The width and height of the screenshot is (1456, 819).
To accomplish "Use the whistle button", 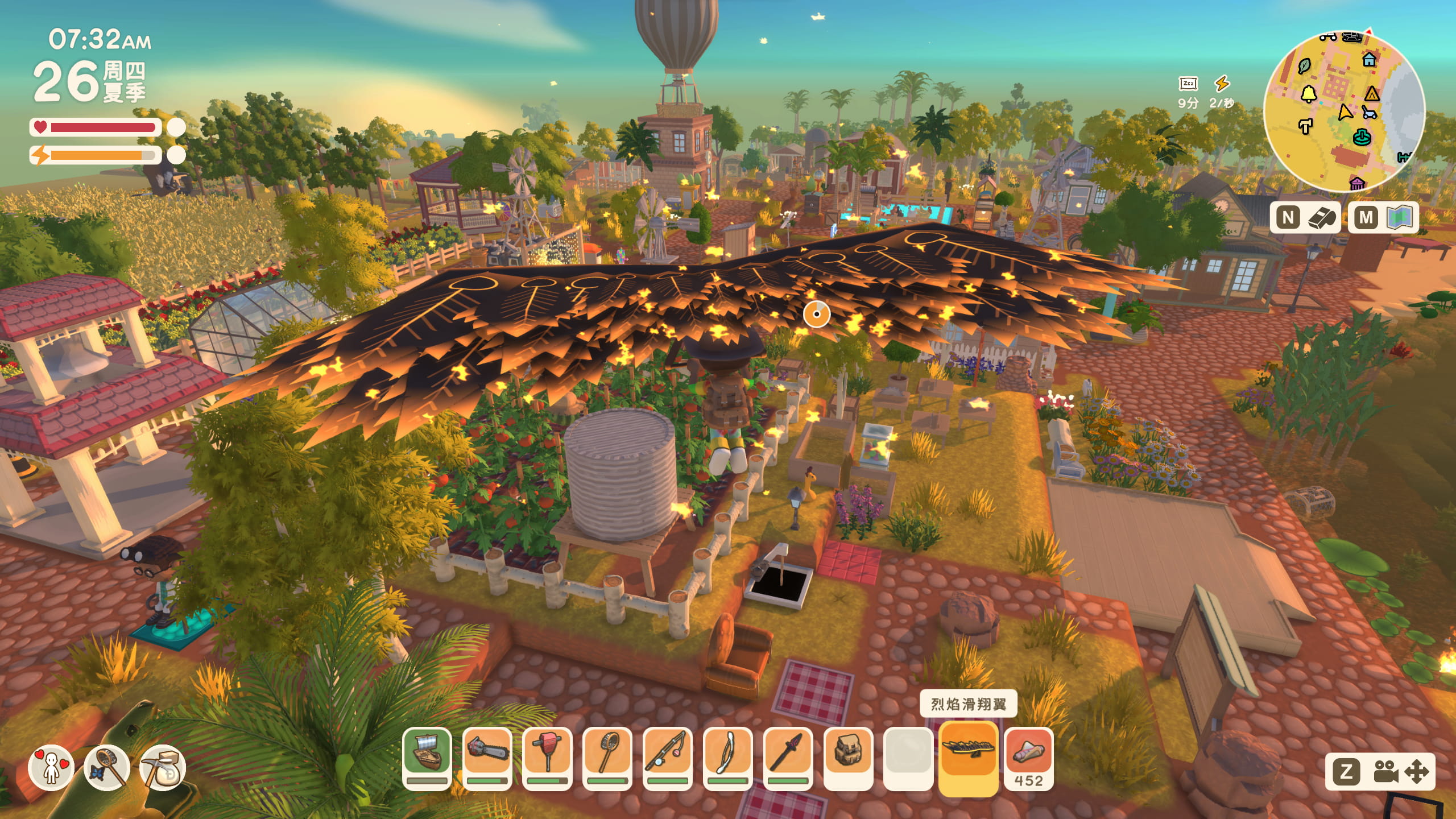I will (x=1305, y=217).
